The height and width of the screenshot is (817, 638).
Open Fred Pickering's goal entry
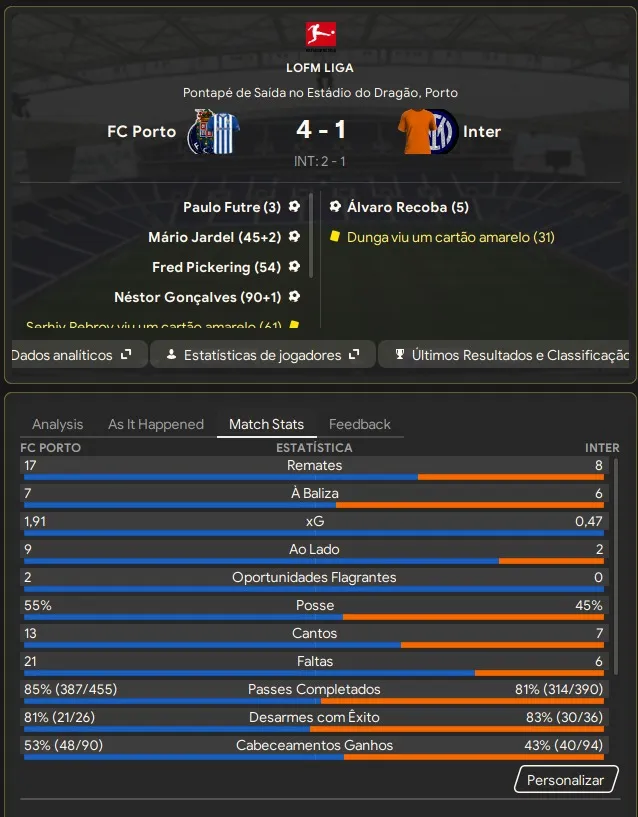(x=216, y=267)
